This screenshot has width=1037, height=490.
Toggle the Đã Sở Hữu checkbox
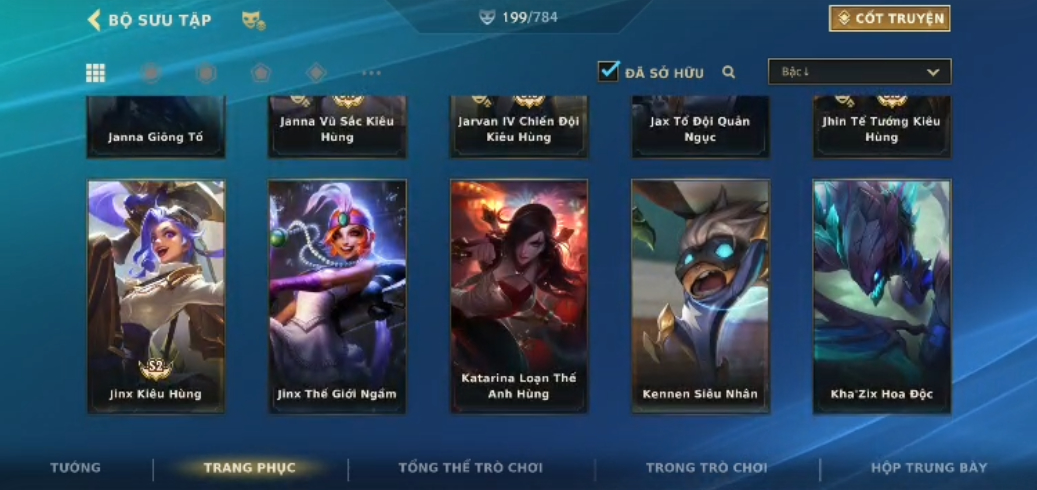(x=608, y=72)
